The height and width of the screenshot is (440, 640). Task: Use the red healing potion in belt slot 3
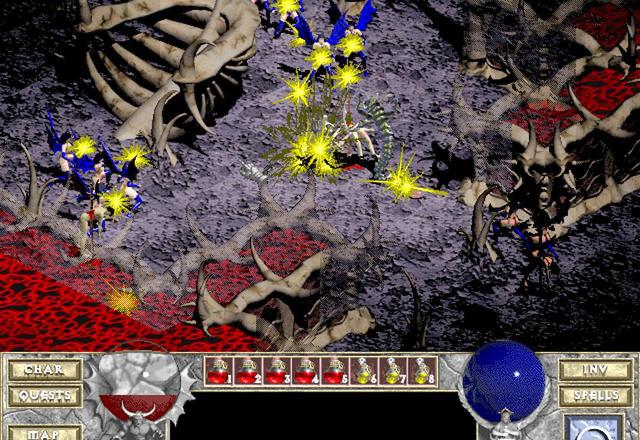click(277, 371)
